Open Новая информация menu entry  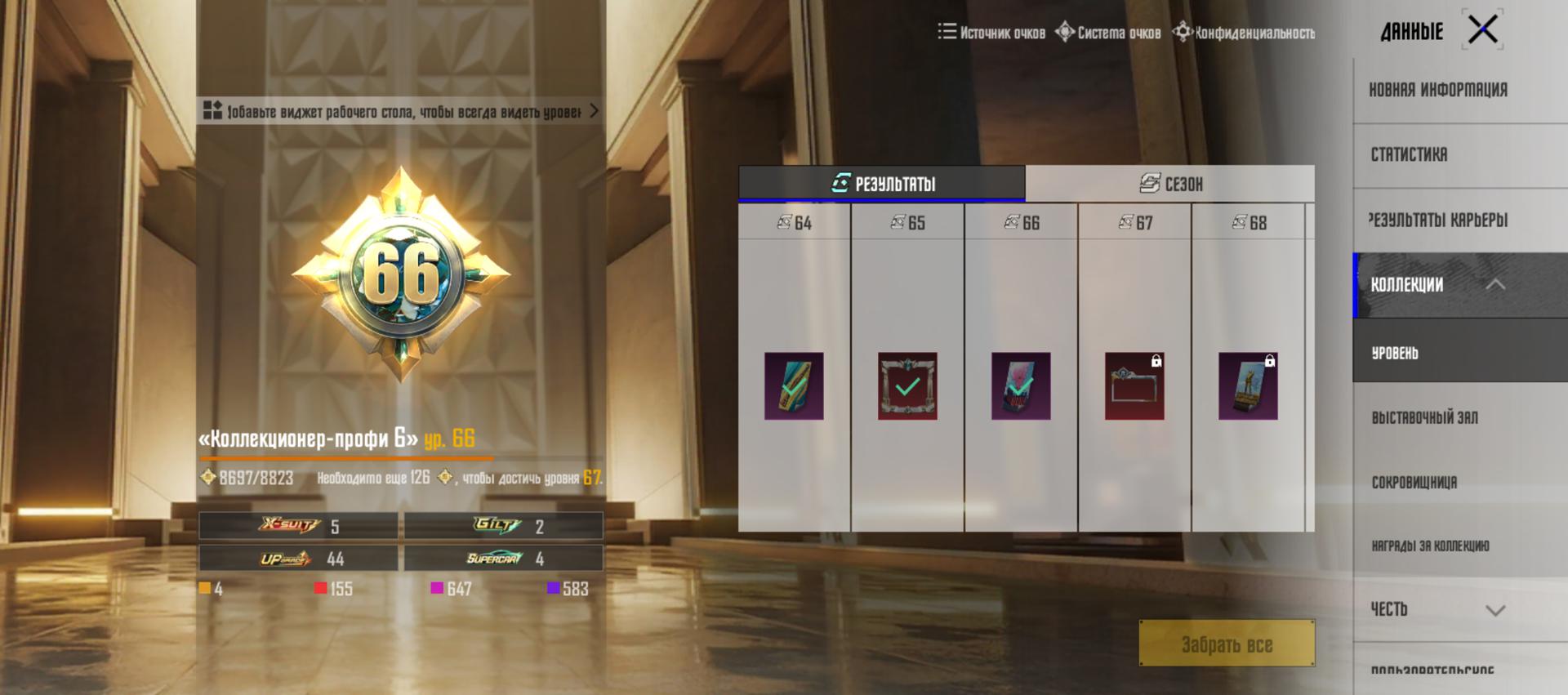coord(1438,90)
